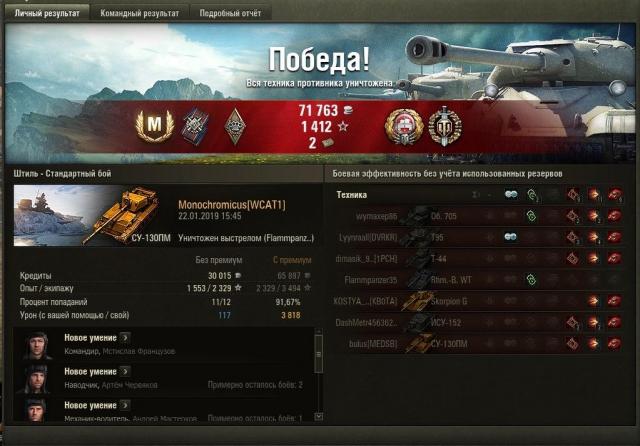Click the commander portrait Мстислав Французов

(38, 344)
